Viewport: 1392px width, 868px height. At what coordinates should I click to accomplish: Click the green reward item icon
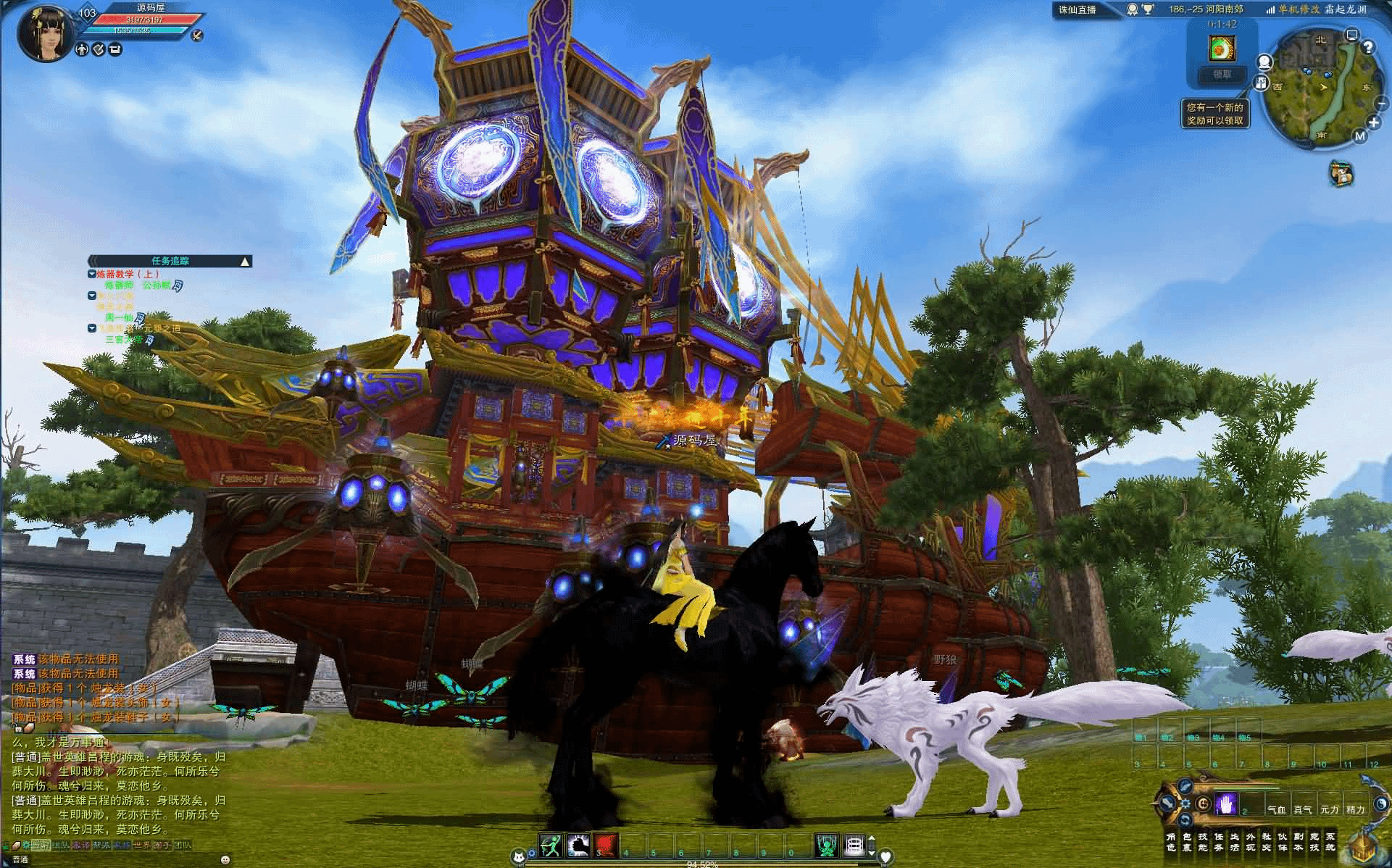click(x=1222, y=48)
